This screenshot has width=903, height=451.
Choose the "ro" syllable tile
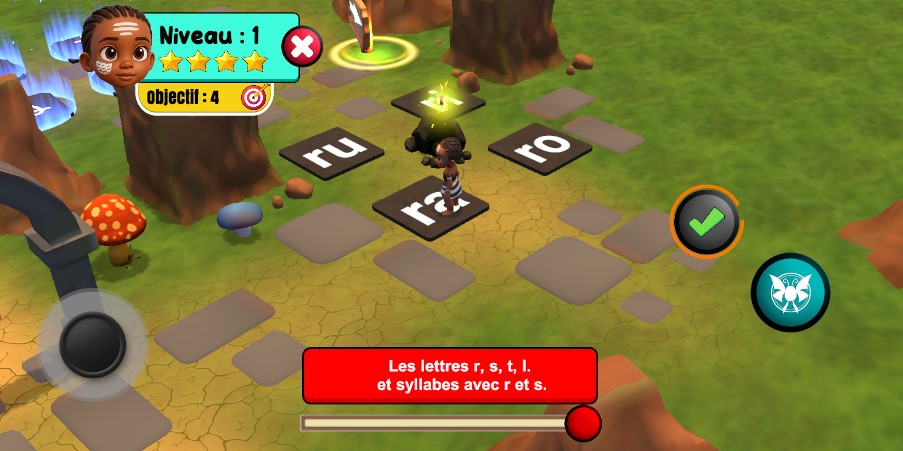point(540,147)
